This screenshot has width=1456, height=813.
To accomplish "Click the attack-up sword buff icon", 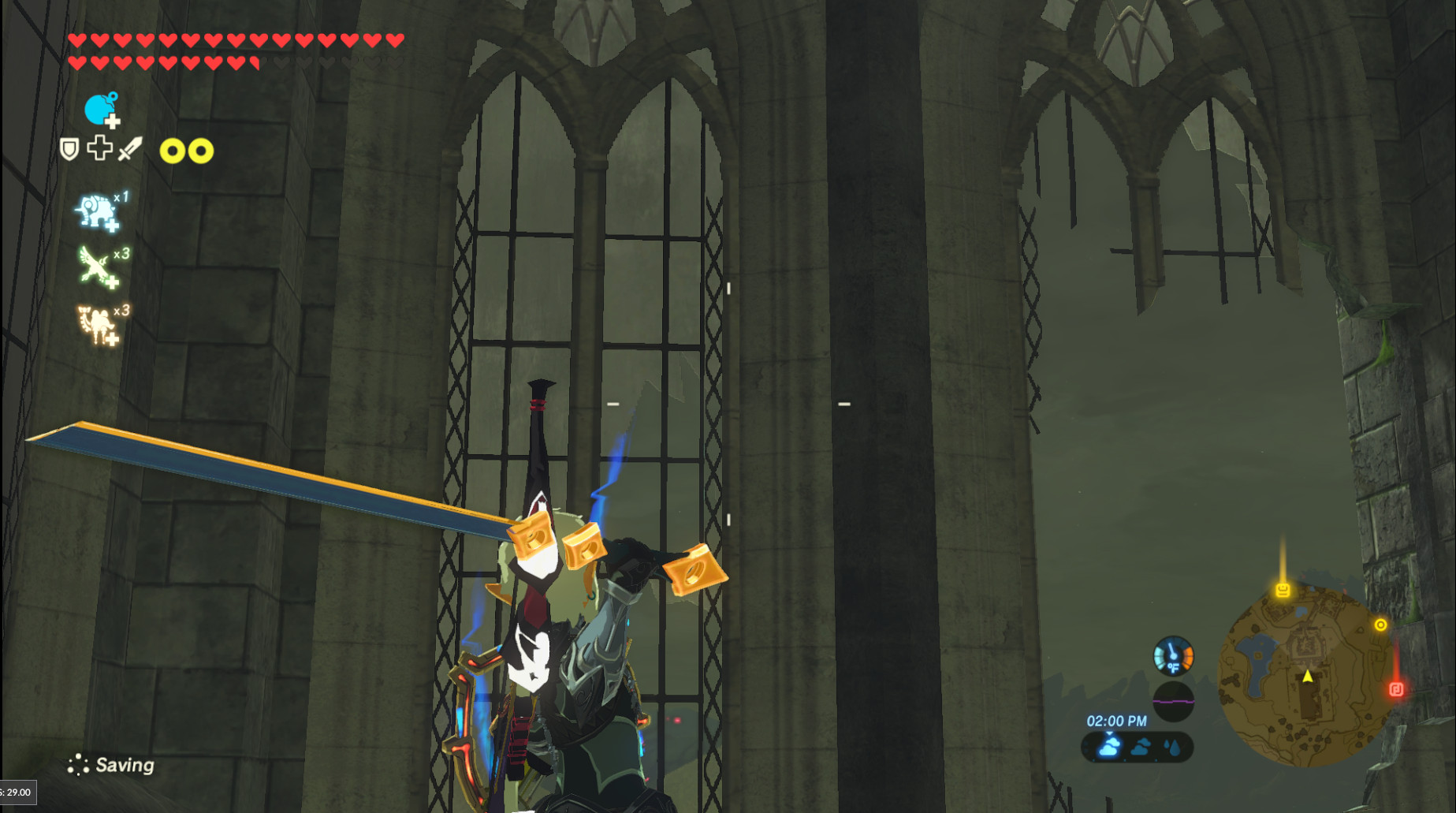I will (128, 148).
